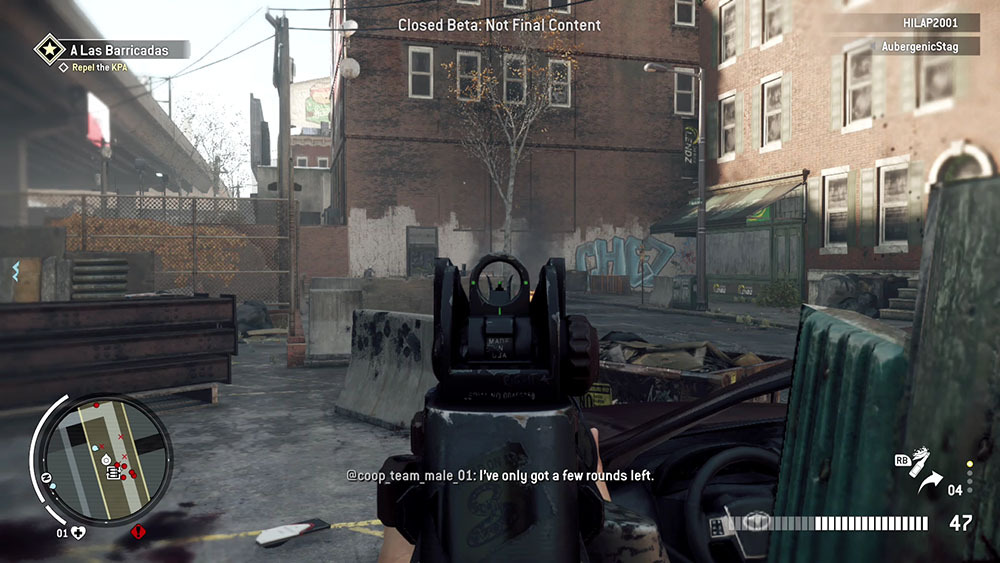
Task: Open the circular minimap
Action: (x=100, y=460)
